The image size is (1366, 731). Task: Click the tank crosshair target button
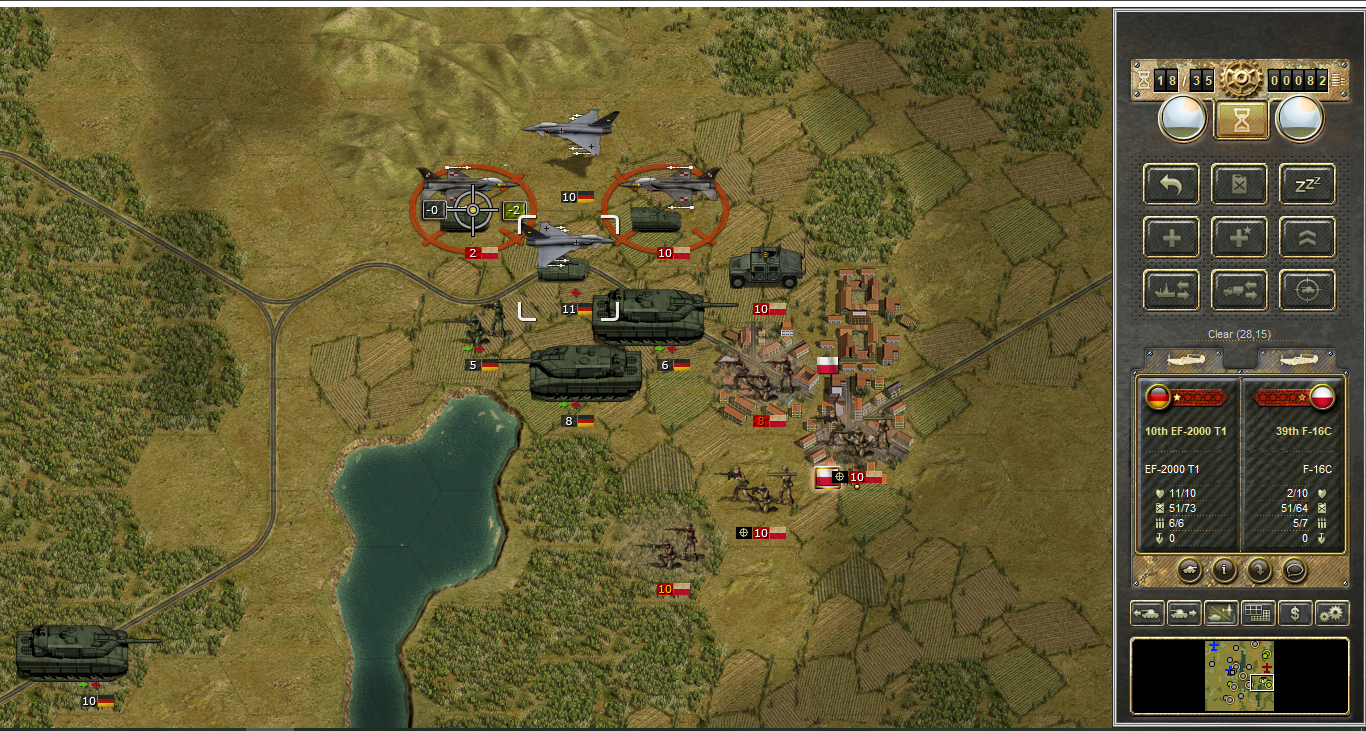pyautogui.click(x=1307, y=290)
